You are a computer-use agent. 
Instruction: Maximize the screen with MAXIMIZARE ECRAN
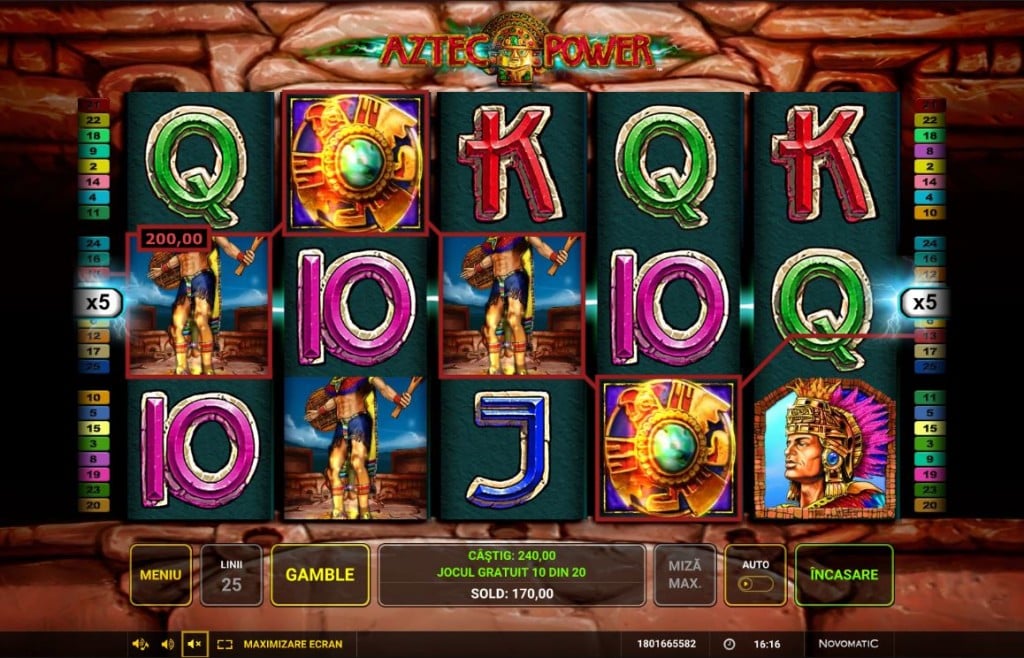[x=281, y=644]
